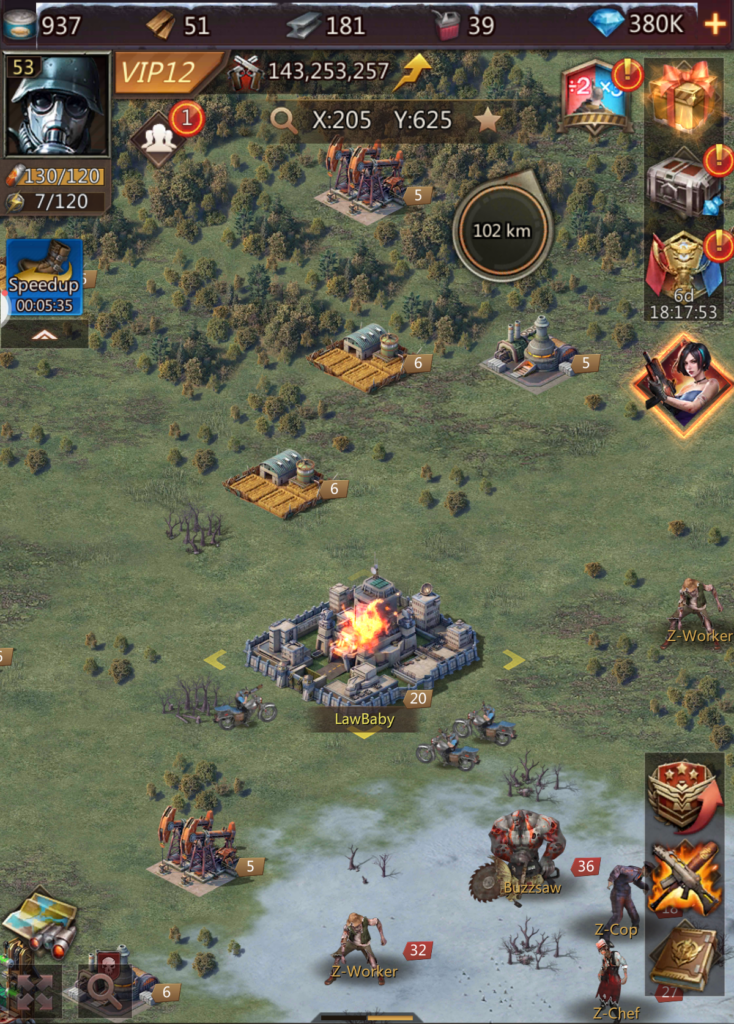The image size is (734, 1024).
Task: Toggle the four-arrow expand button
Action: tap(34, 990)
